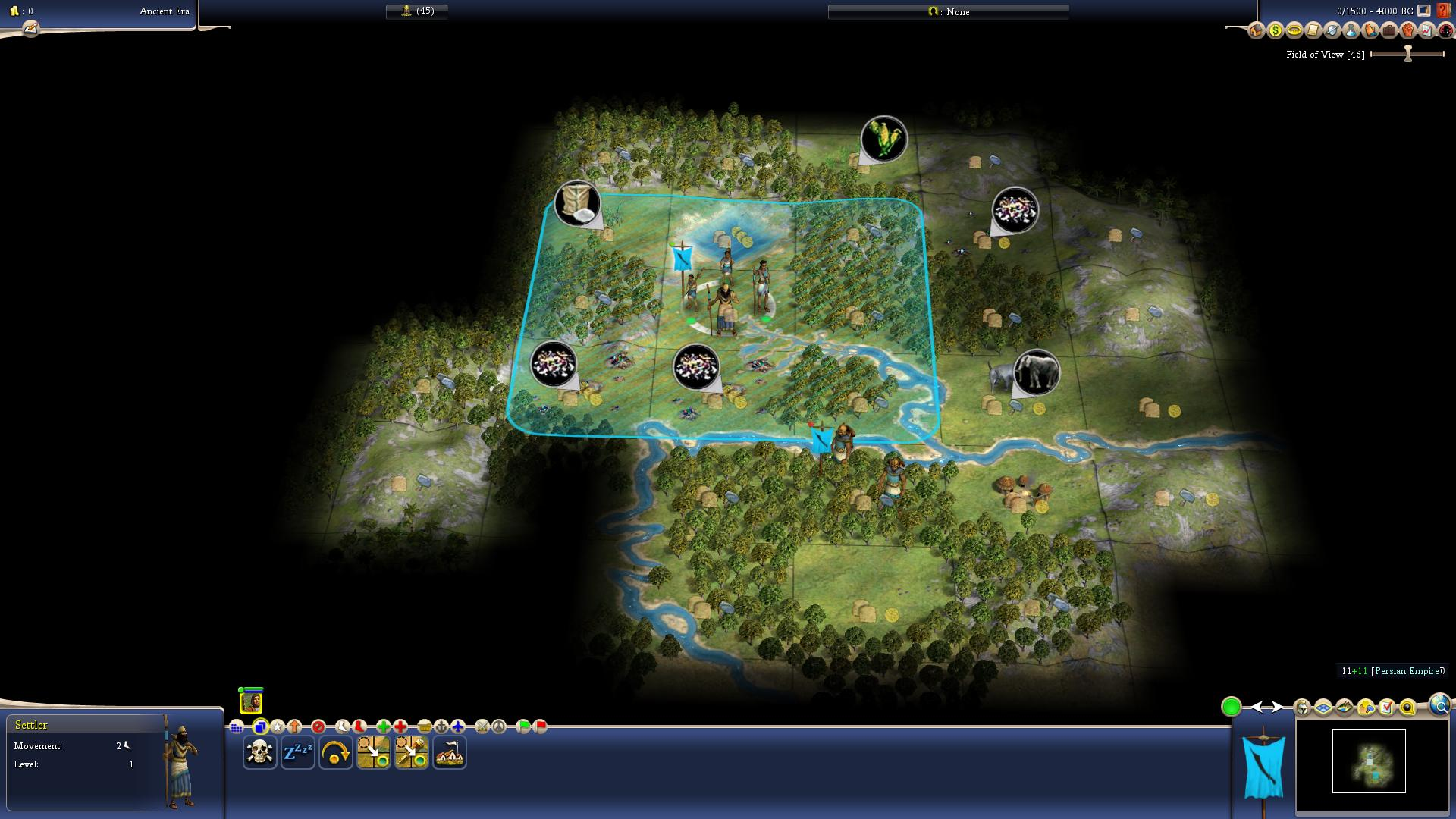Click the Ancient Era header label
The width and height of the screenshot is (1456, 819).
163,12
